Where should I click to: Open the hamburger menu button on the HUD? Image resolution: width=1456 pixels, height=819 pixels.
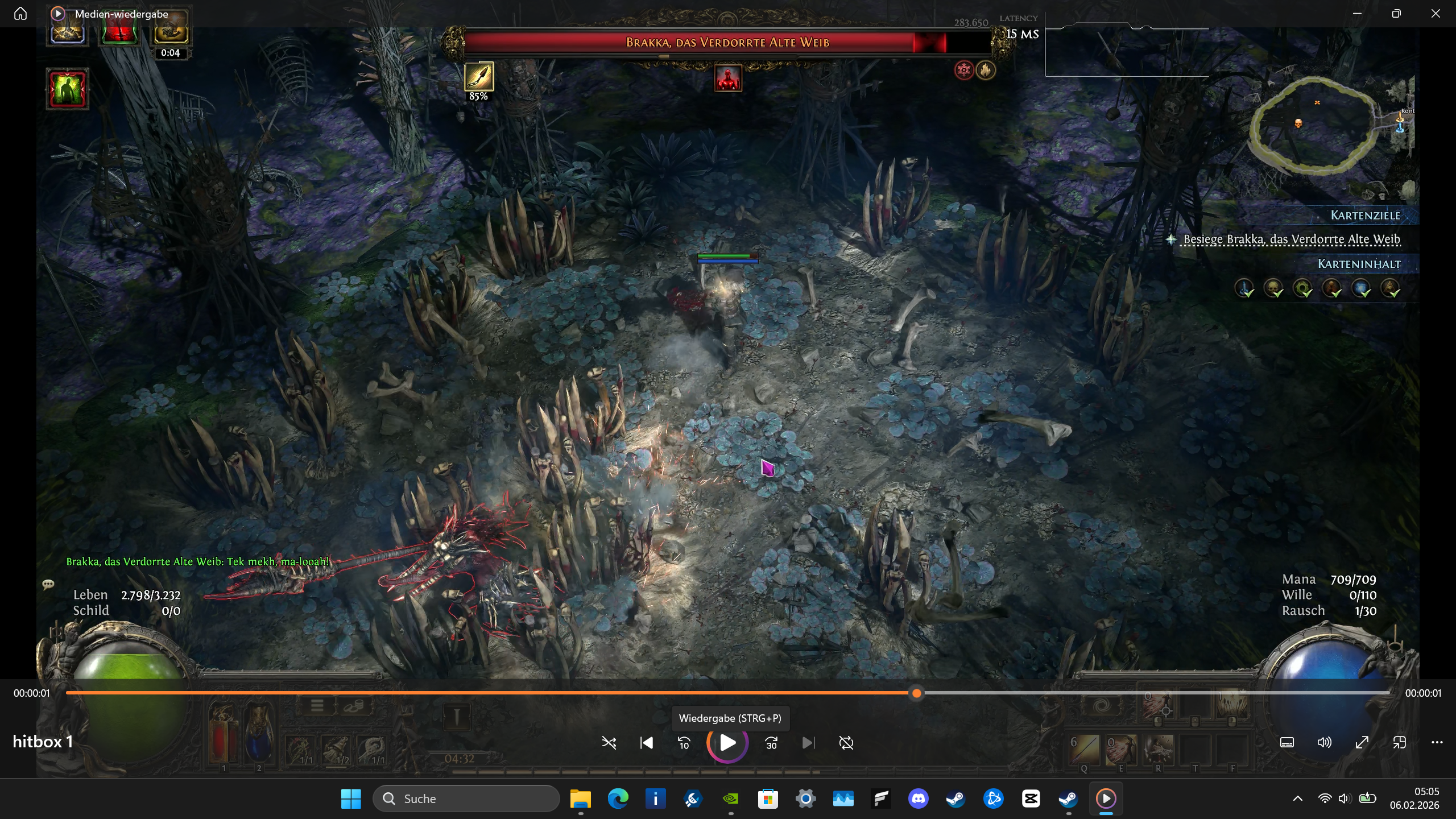coord(317,706)
